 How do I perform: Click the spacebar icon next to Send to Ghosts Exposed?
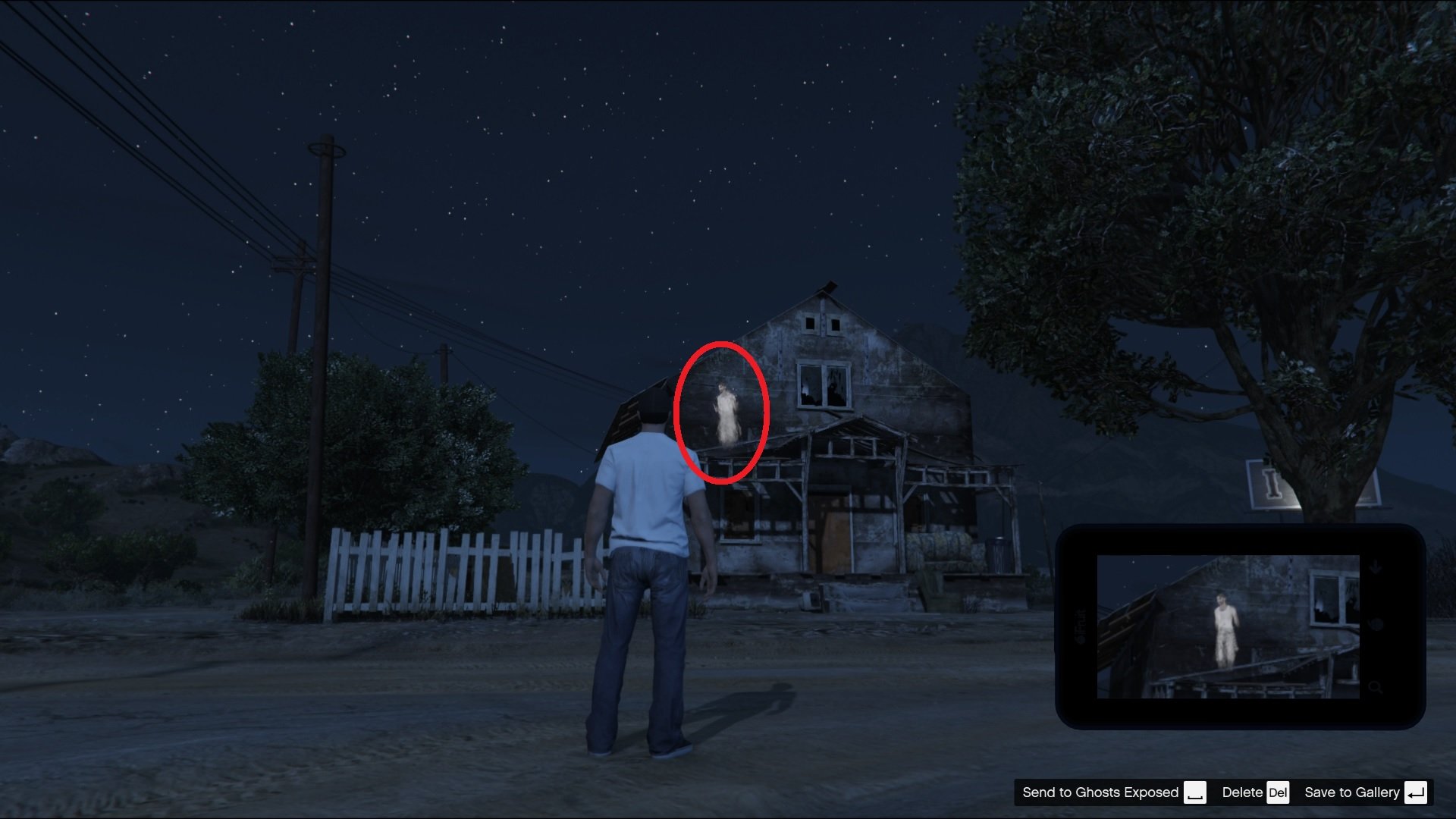tap(1196, 792)
